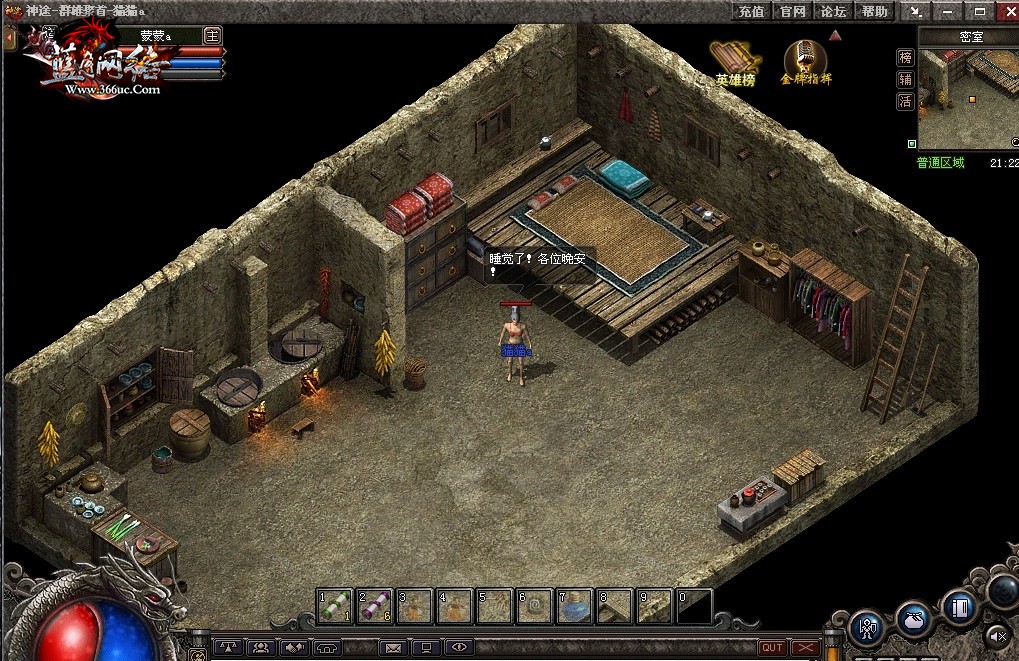
Task: Toggle the sound mute speaker icon
Action: [x=998, y=635]
